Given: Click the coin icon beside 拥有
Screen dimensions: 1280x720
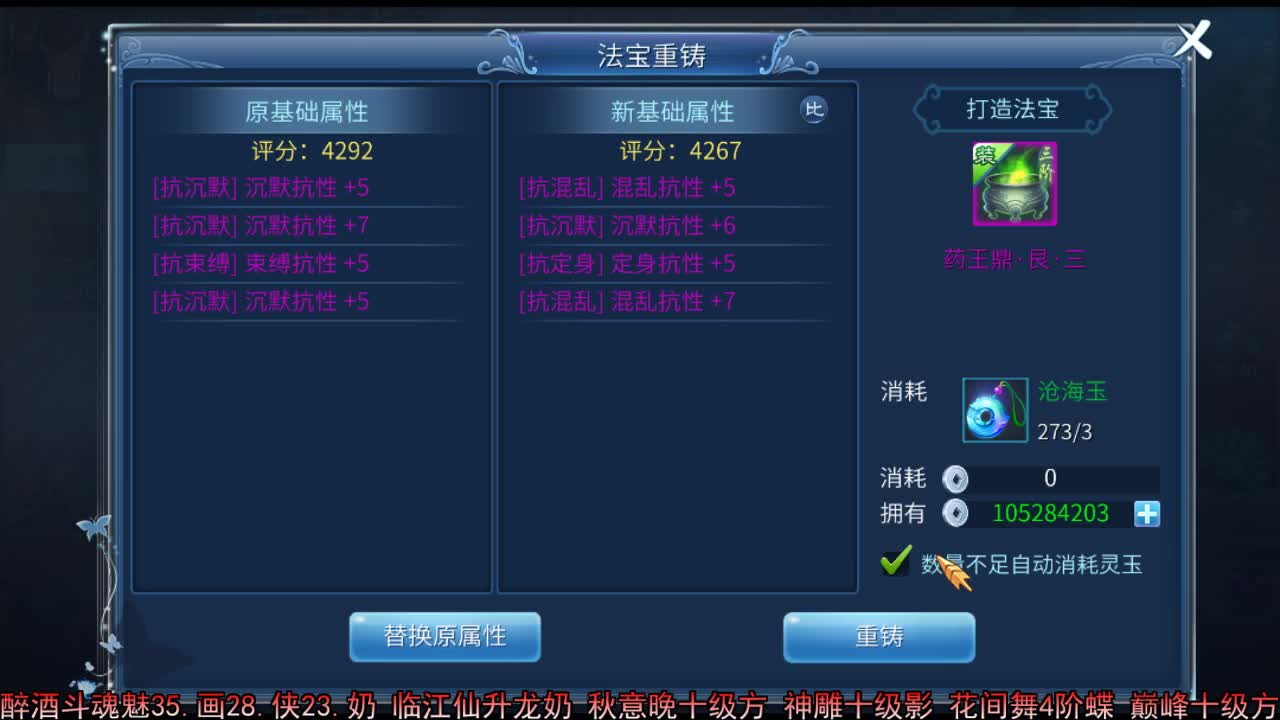Looking at the screenshot, I should 956,513.
